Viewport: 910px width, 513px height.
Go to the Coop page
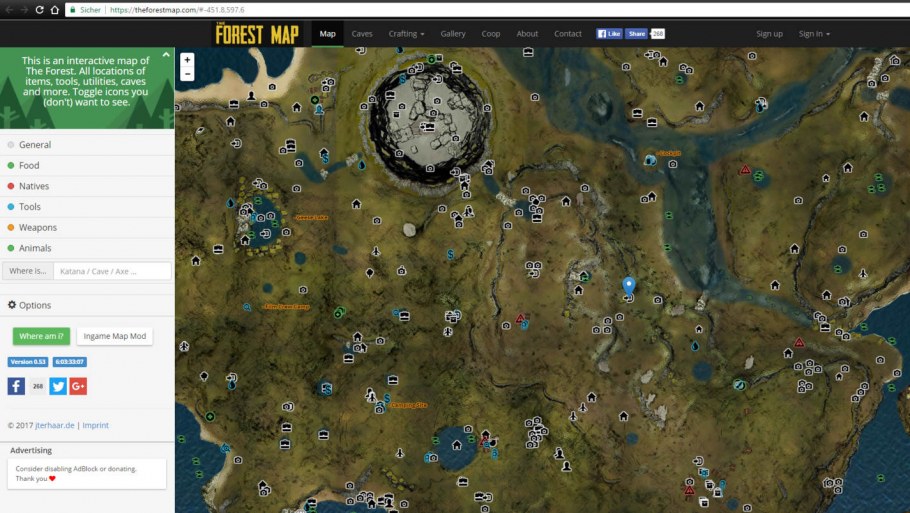click(491, 34)
